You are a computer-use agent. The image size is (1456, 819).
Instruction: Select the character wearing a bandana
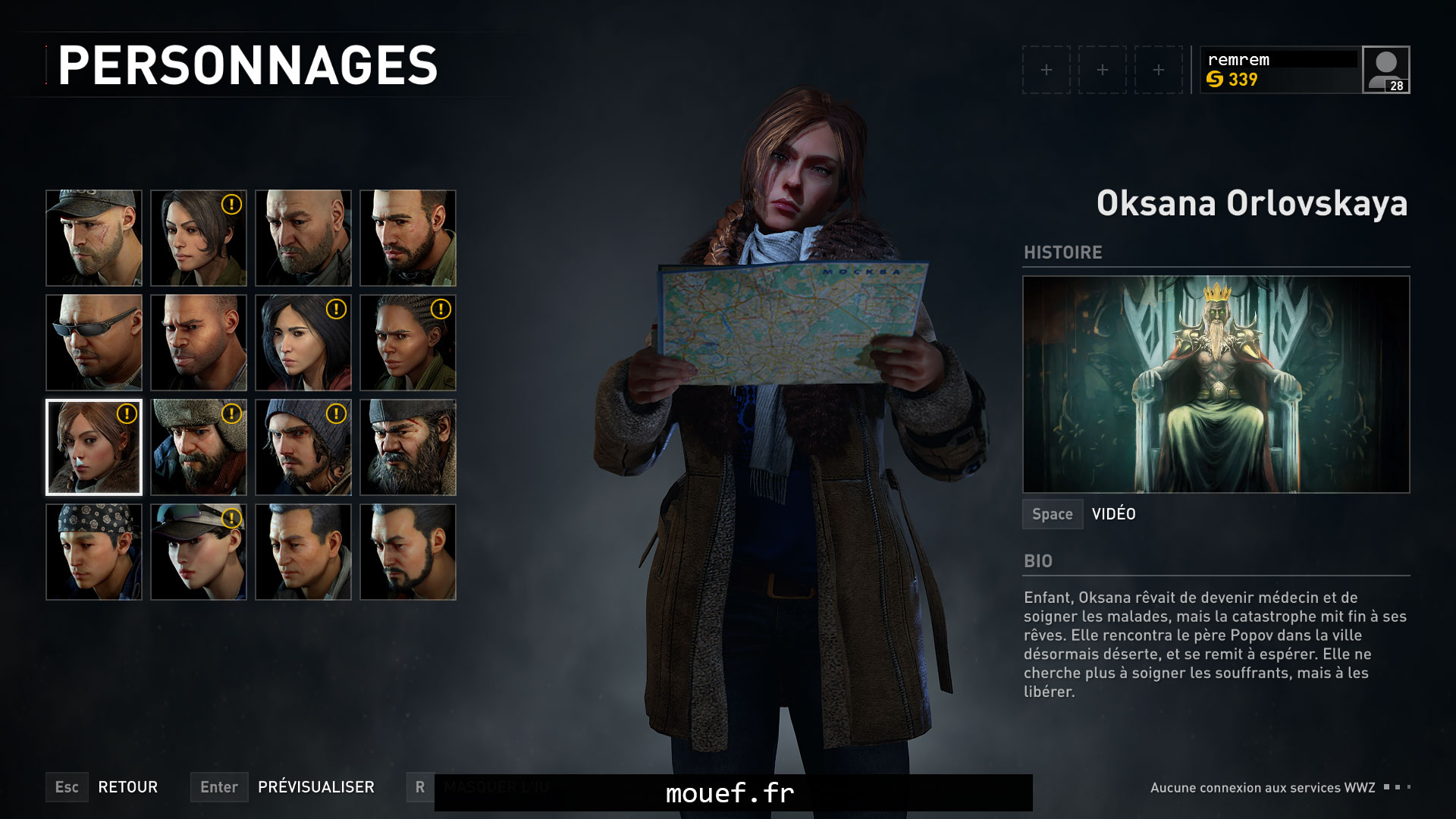[x=93, y=551]
